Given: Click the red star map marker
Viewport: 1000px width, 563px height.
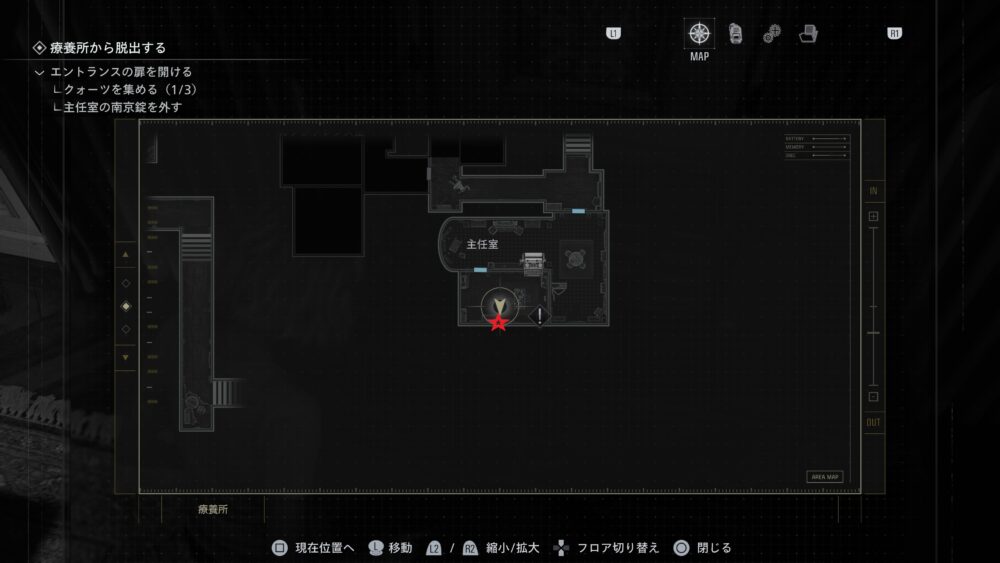Looking at the screenshot, I should point(497,323).
